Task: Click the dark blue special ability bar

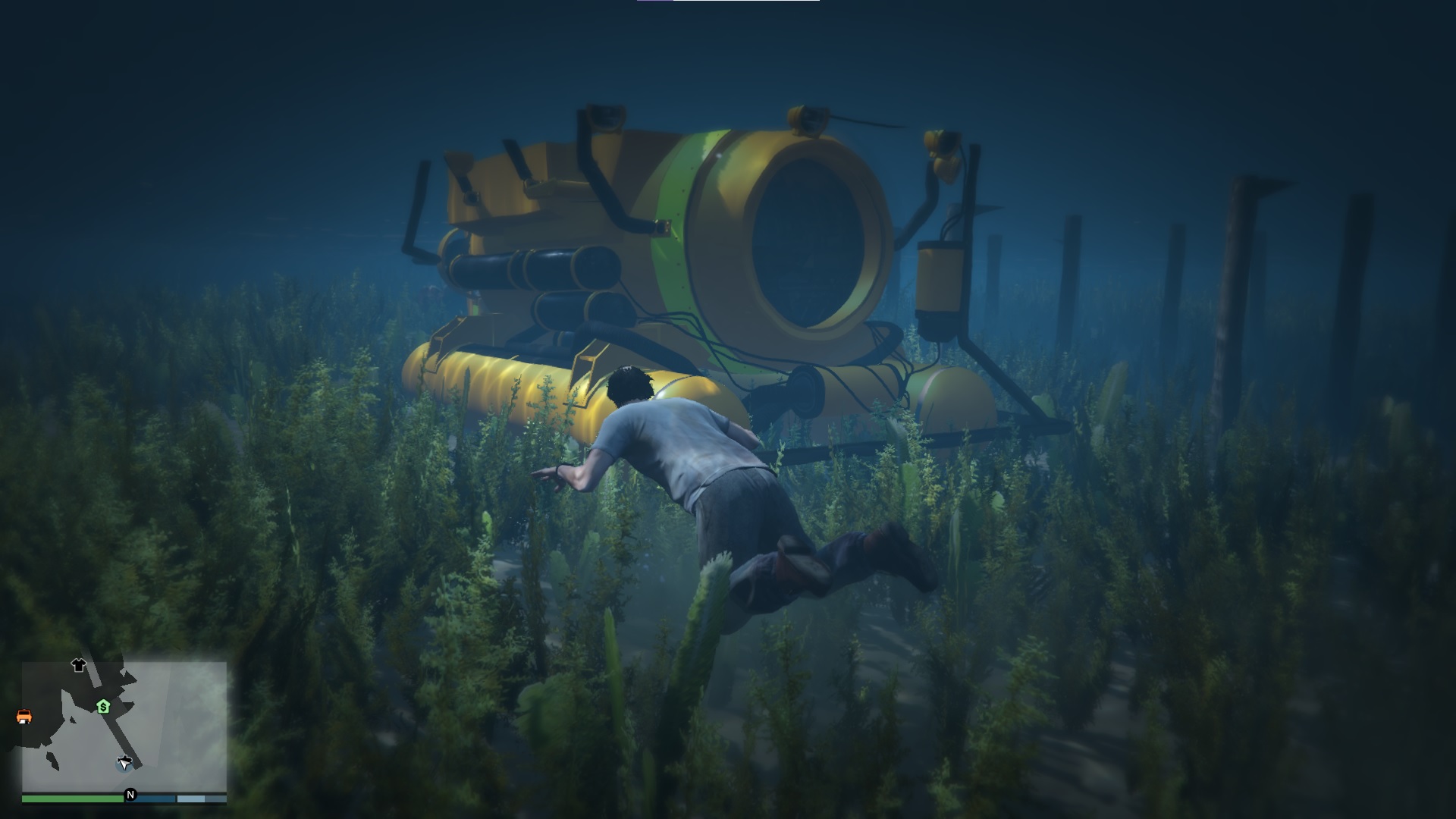Action: 150,799
